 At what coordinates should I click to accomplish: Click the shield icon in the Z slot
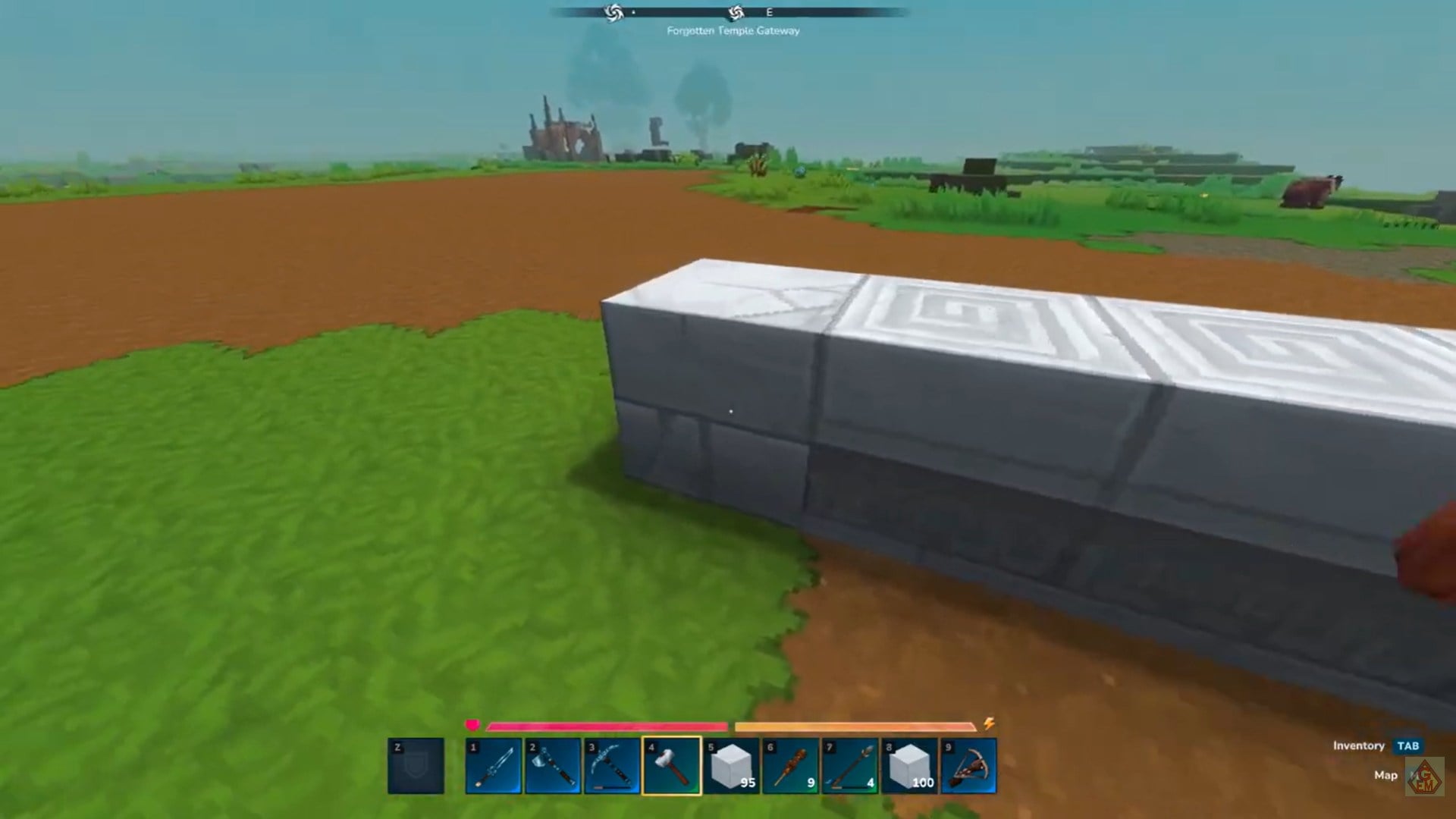coord(416,766)
